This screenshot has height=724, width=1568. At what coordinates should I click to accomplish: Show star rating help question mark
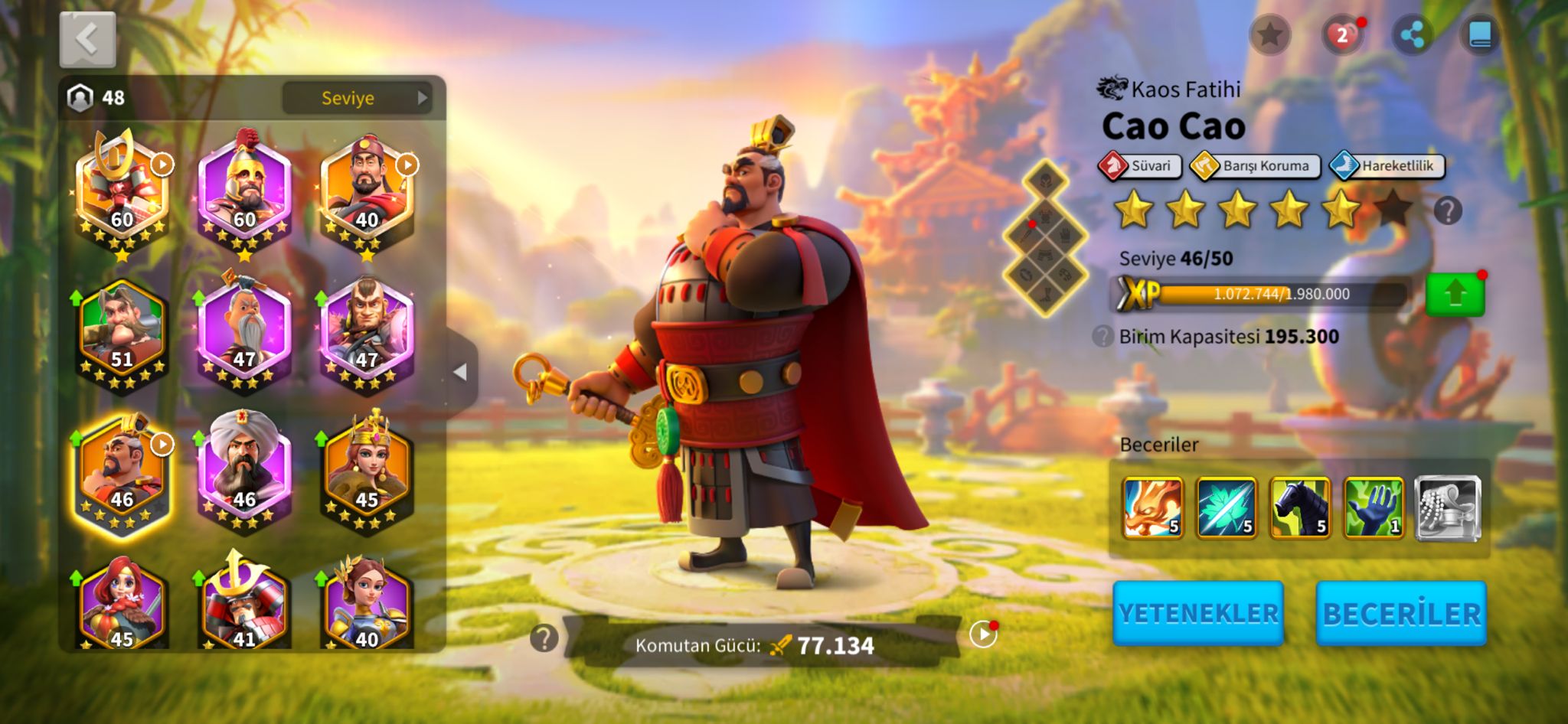tap(1447, 210)
